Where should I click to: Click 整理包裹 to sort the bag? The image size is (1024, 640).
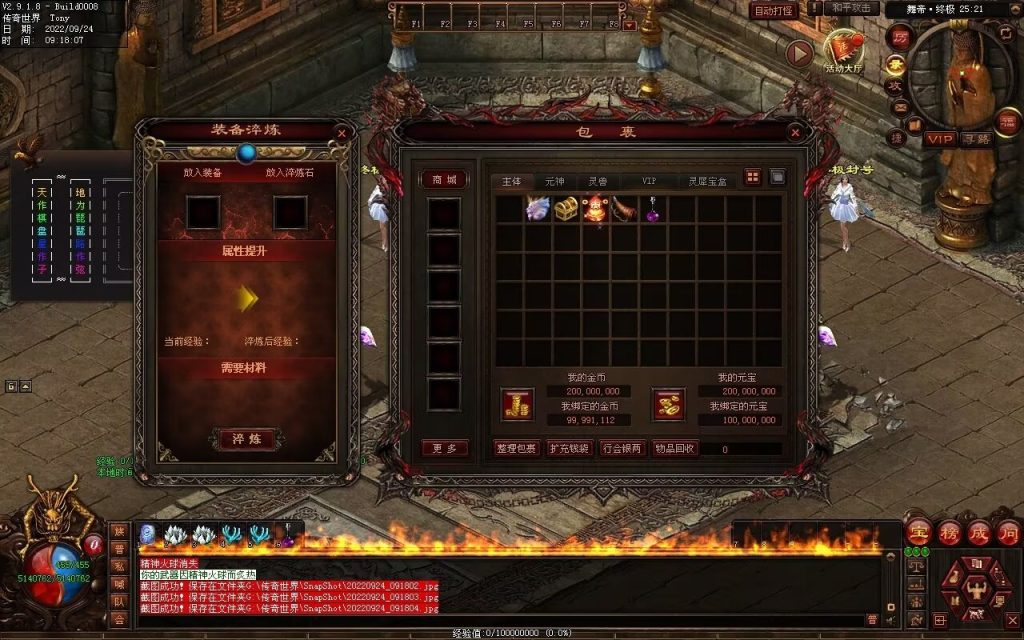tap(517, 448)
